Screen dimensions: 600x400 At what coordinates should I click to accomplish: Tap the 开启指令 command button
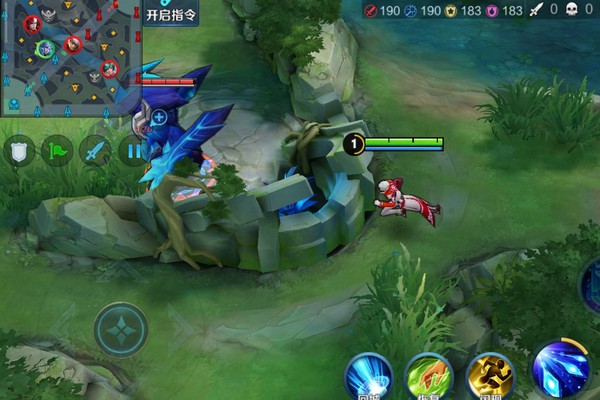tap(172, 15)
